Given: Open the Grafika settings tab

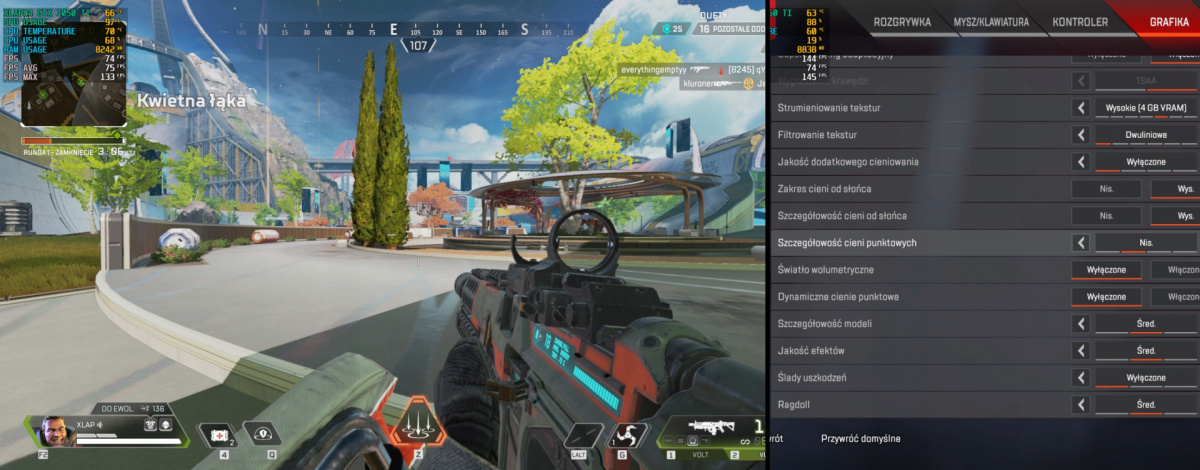Looking at the screenshot, I should [x=1168, y=21].
